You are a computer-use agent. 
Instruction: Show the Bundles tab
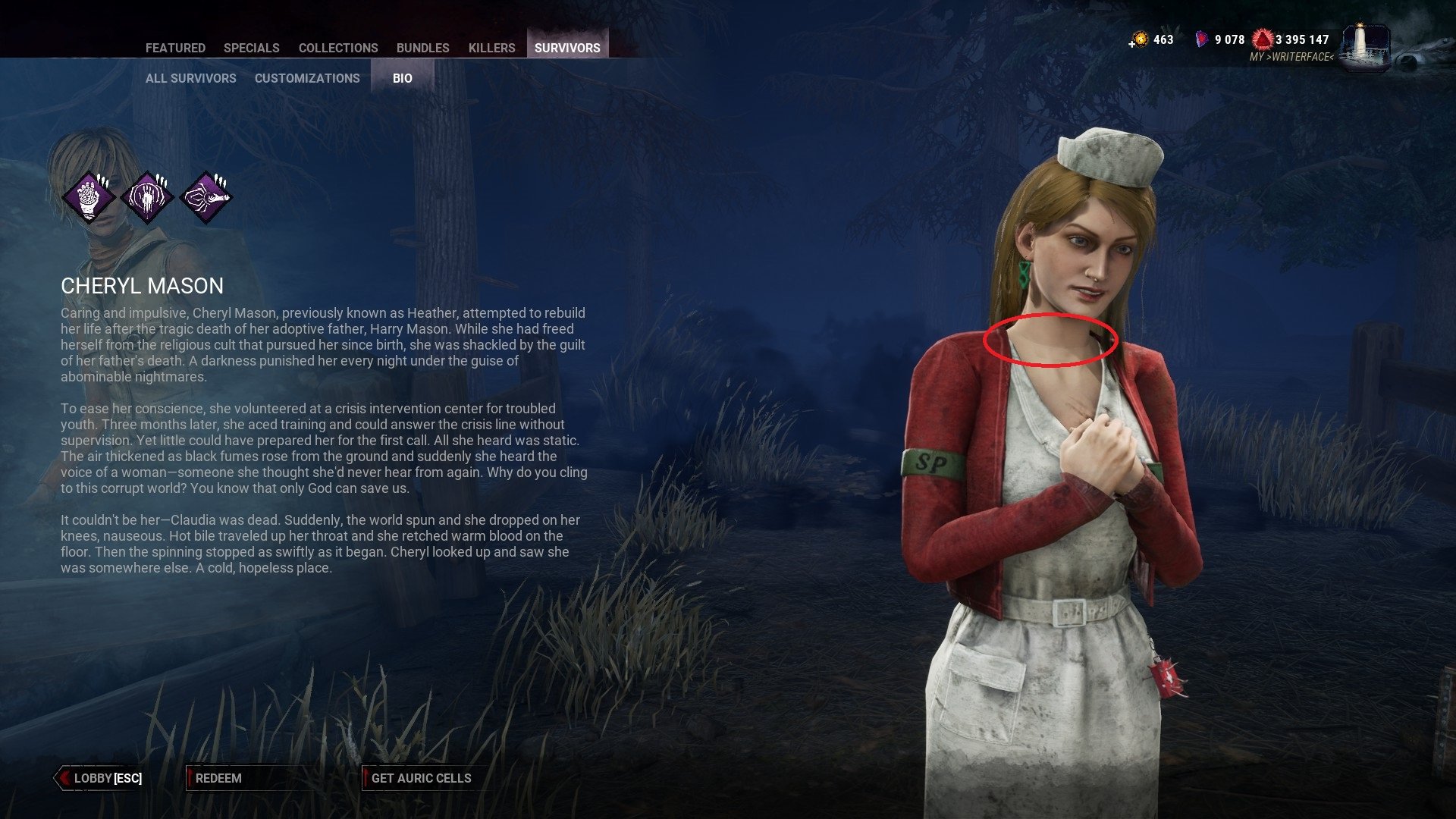[x=423, y=48]
